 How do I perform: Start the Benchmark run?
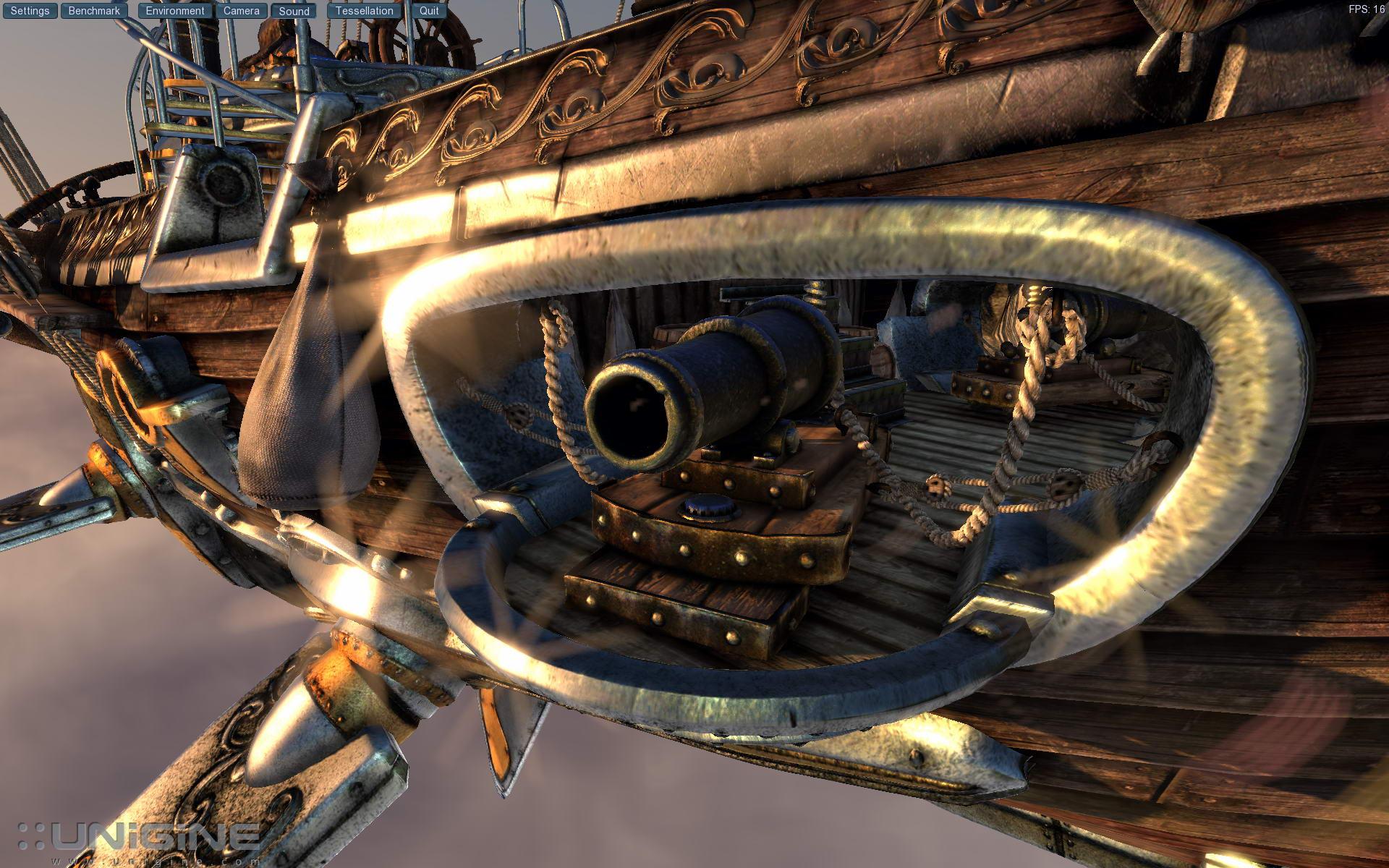point(94,11)
